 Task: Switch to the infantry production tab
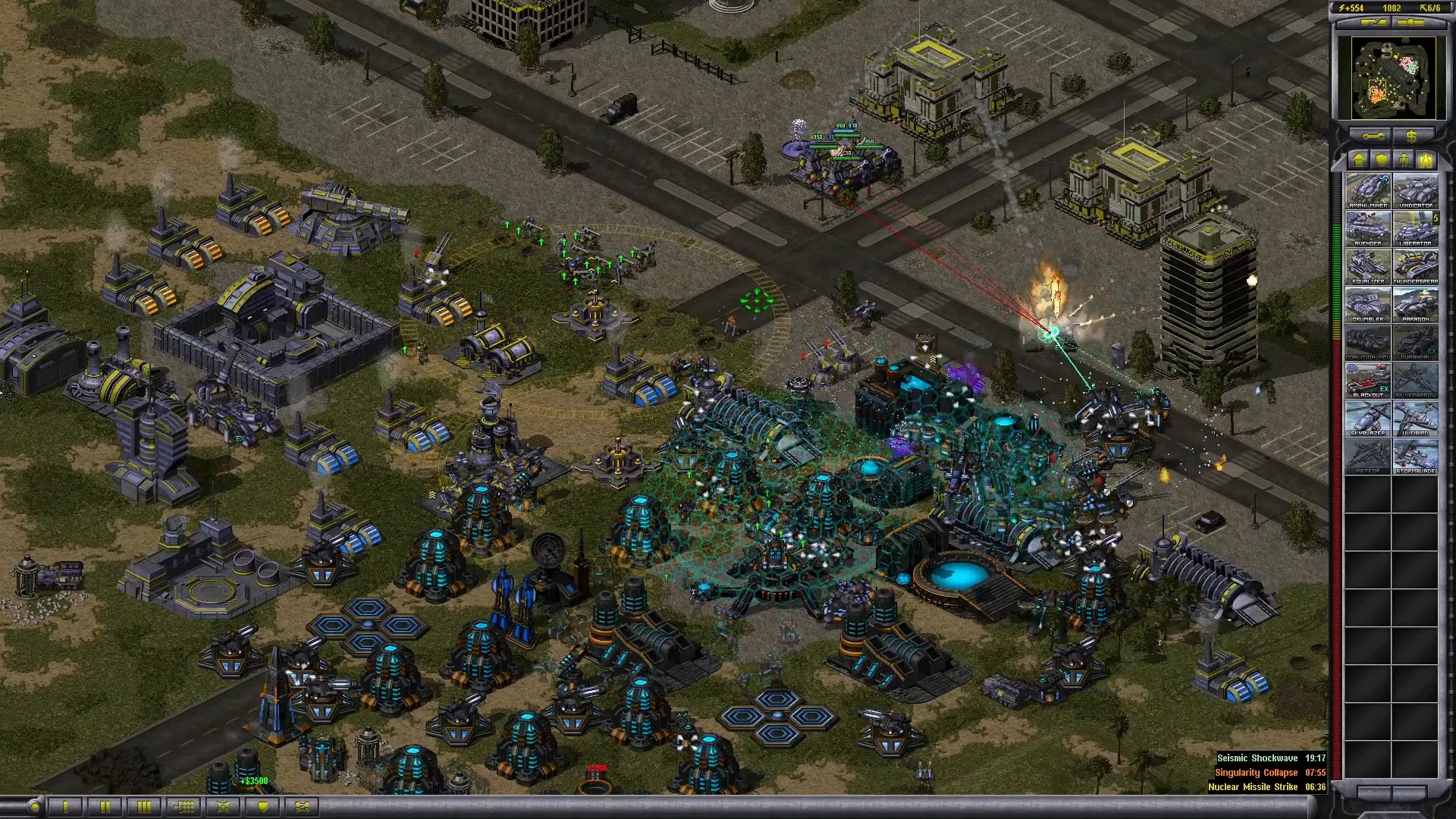(1404, 160)
